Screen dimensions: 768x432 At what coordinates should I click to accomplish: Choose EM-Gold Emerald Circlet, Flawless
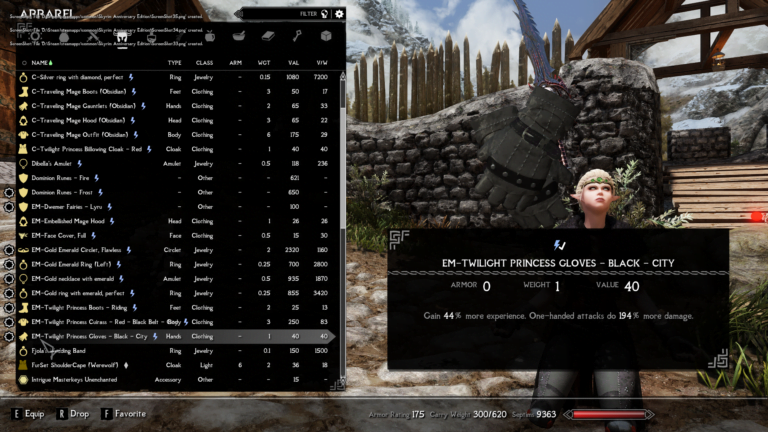80,250
